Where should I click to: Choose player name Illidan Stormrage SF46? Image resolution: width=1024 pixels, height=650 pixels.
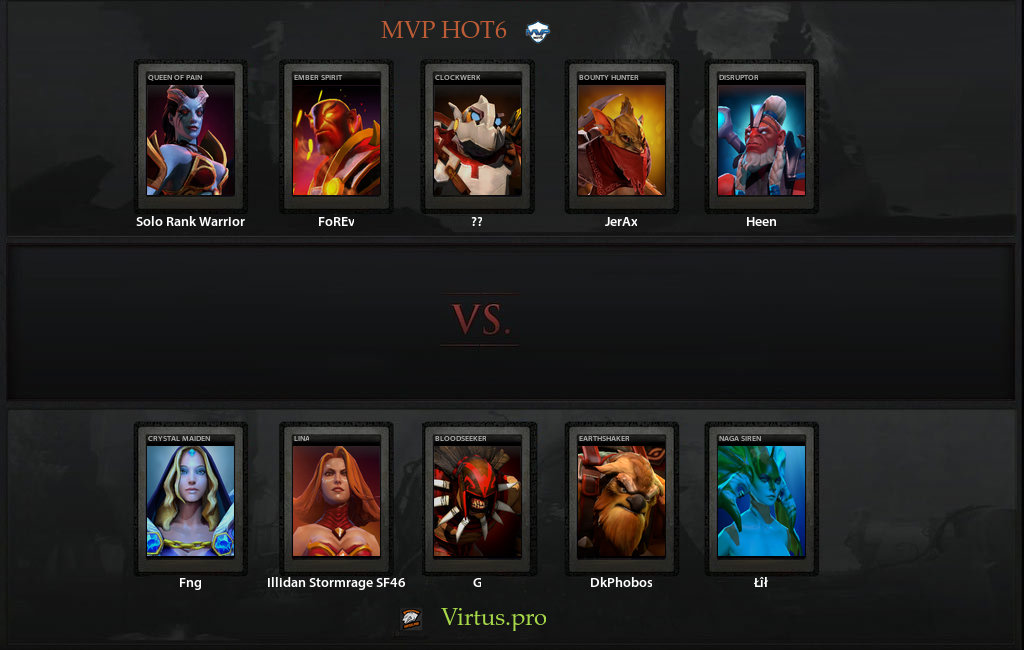click(x=336, y=583)
